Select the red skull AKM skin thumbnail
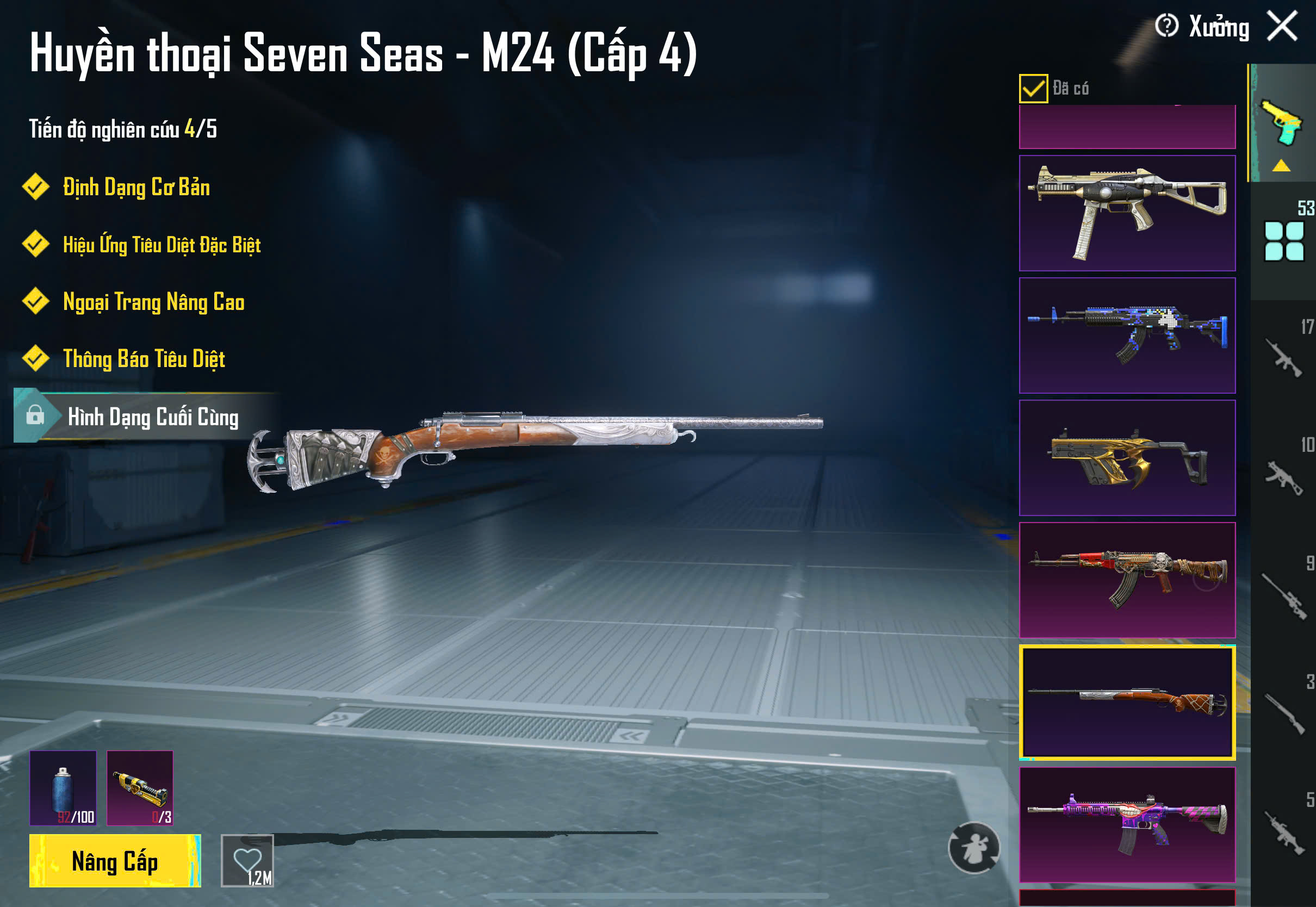 pyautogui.click(x=1127, y=580)
